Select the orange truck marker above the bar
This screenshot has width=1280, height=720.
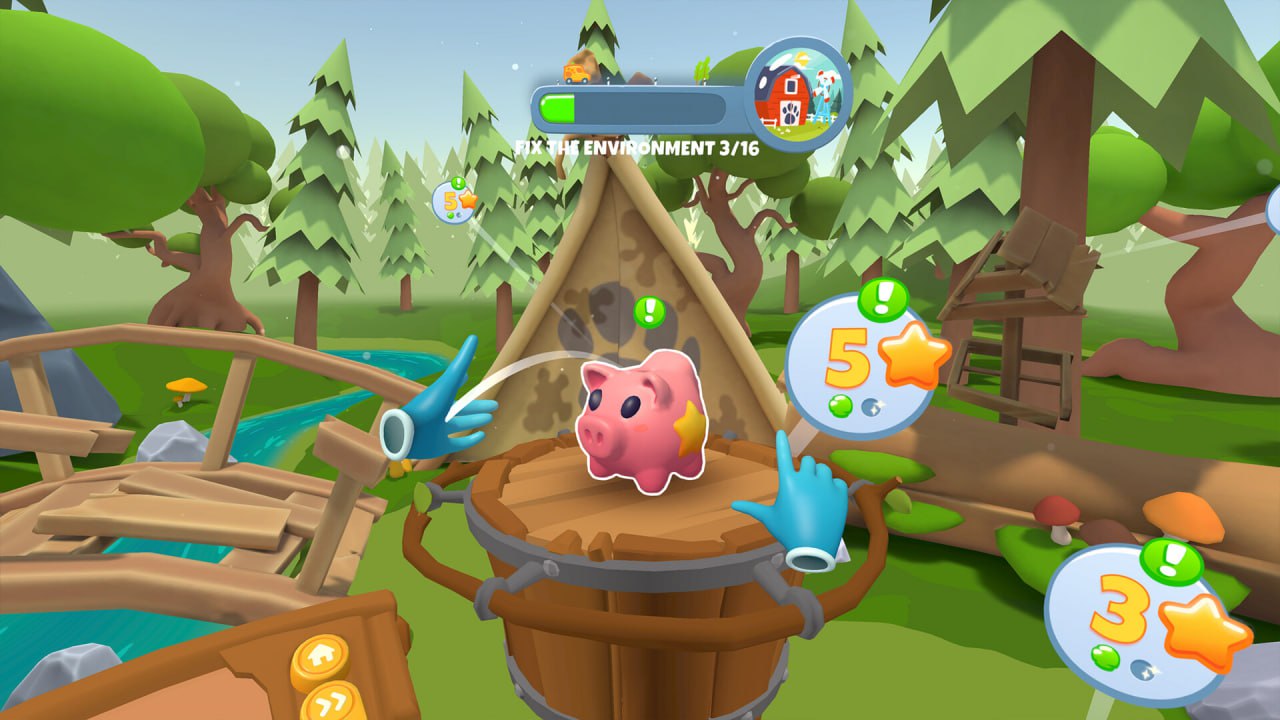tap(576, 73)
